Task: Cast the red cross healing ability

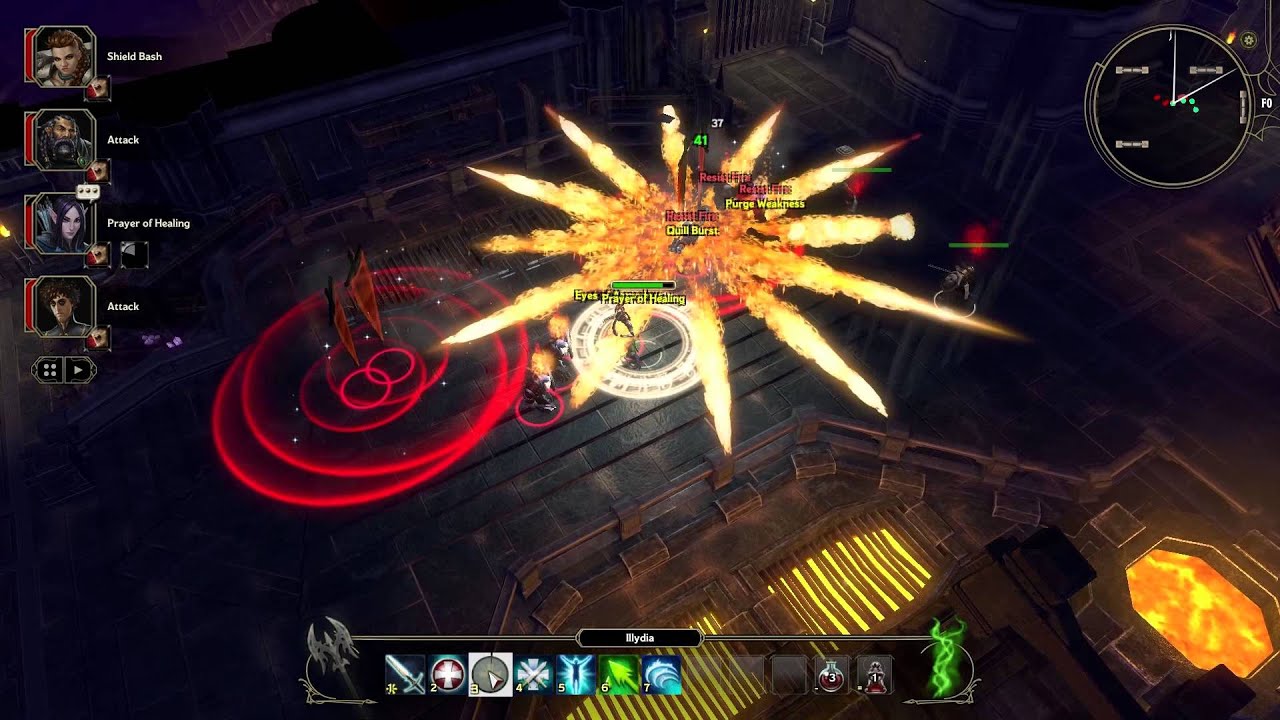Action: point(448,675)
